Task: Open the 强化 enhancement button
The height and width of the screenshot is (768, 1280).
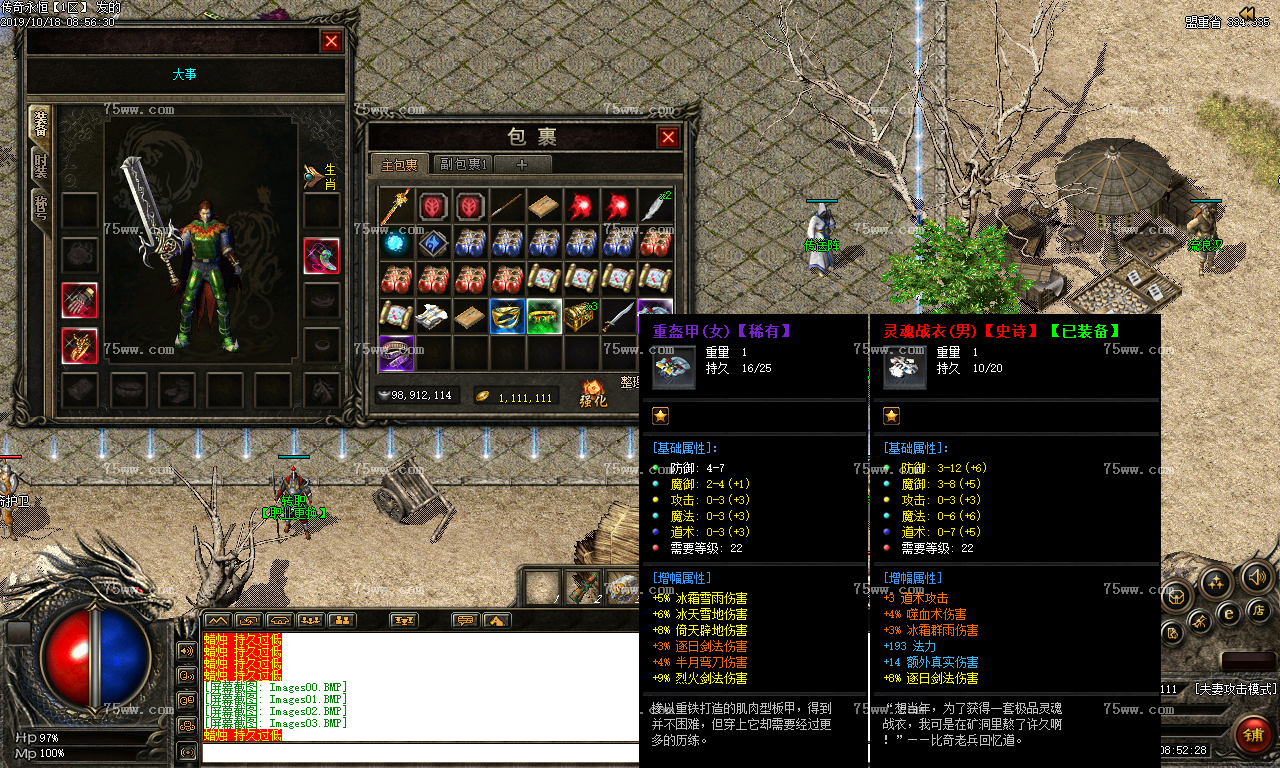Action: pos(593,394)
